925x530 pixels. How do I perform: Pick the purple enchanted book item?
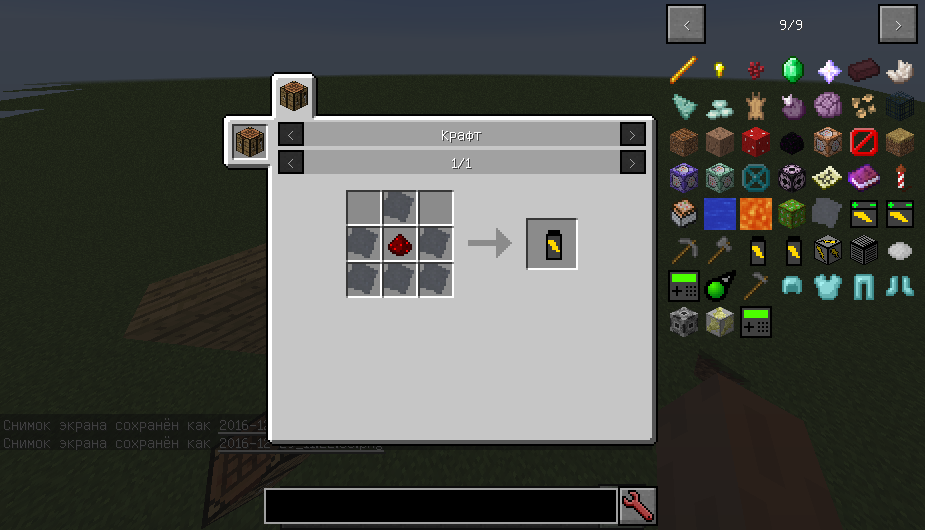point(863,178)
